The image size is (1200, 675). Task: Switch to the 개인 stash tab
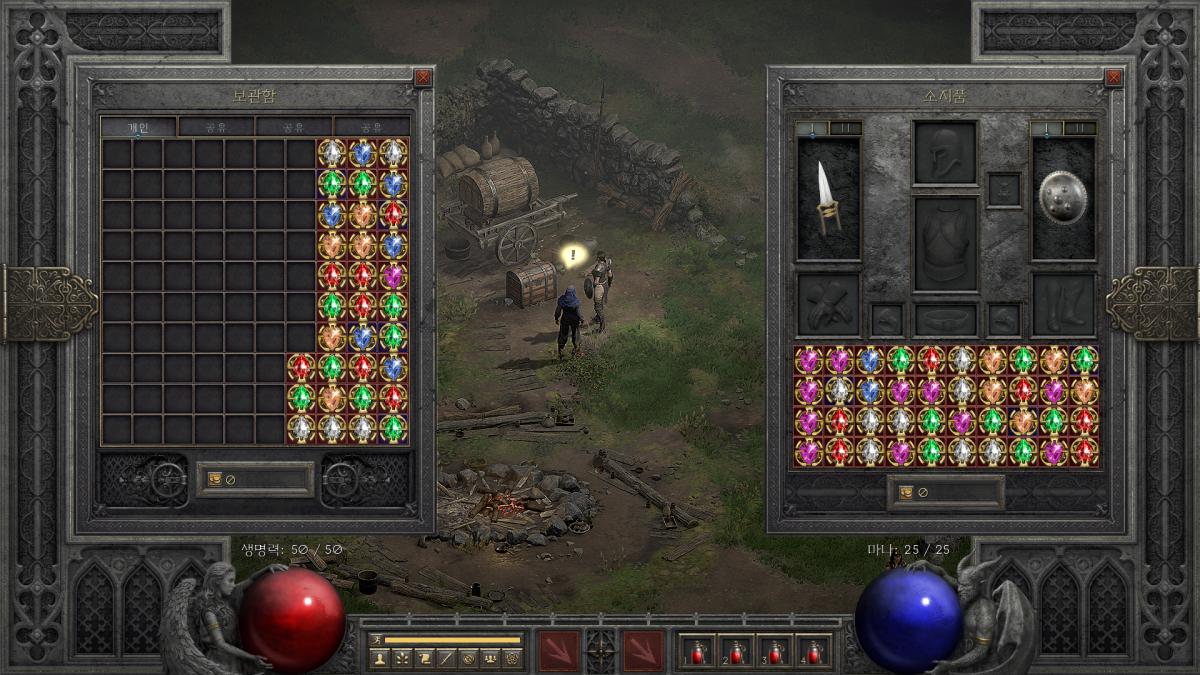point(138,127)
